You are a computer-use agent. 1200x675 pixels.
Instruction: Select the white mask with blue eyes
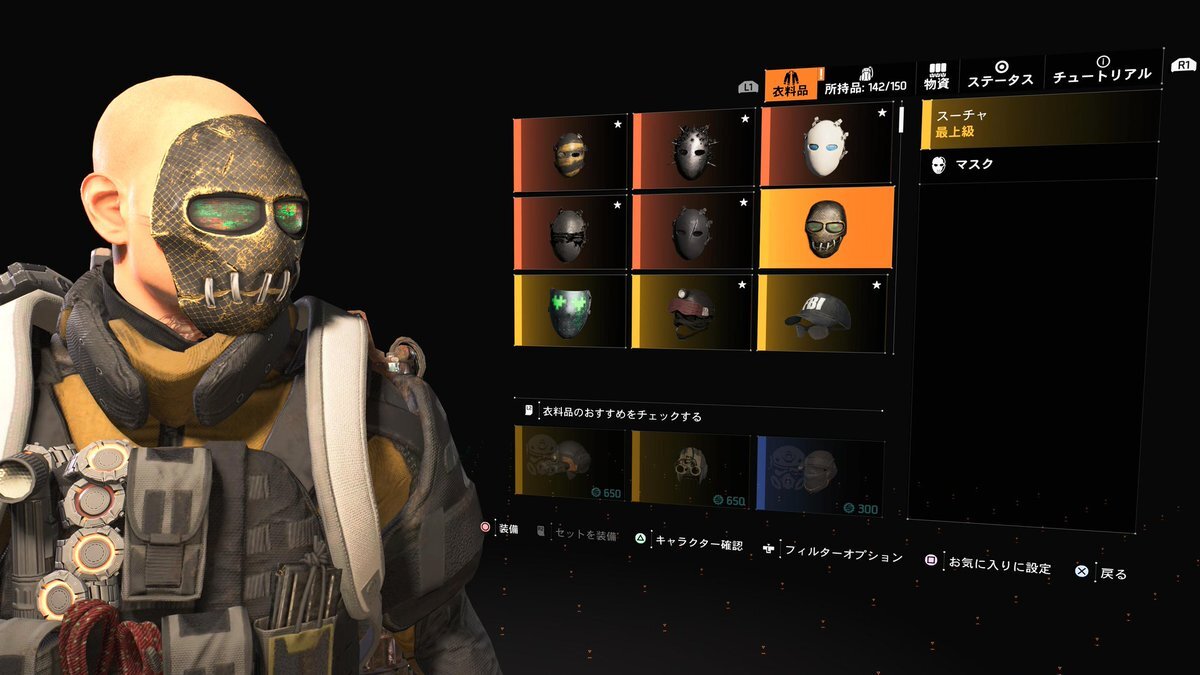pyautogui.click(x=824, y=148)
